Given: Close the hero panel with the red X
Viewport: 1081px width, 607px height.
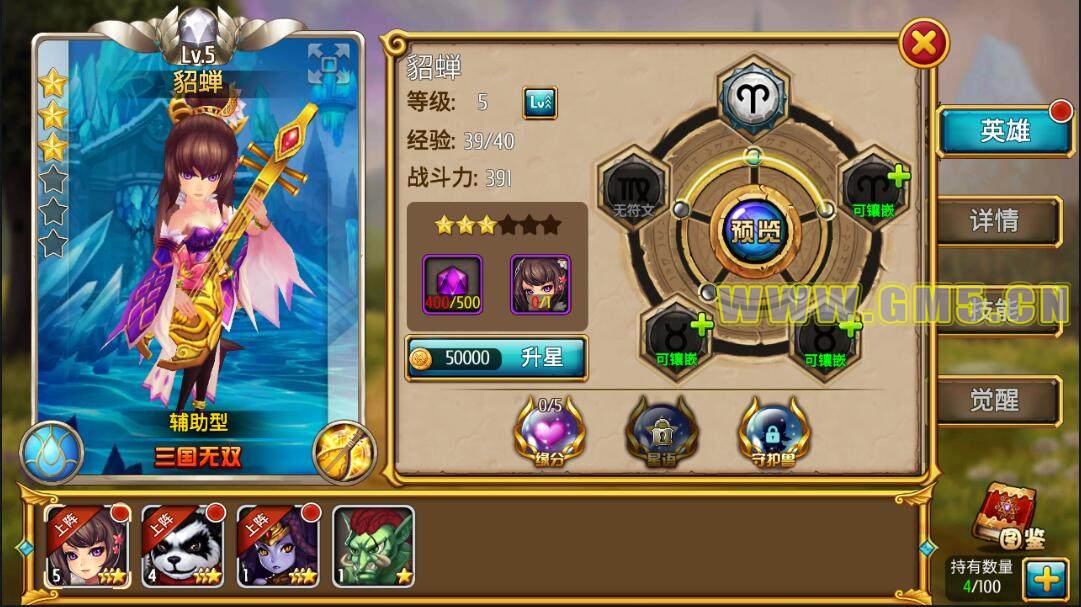Looking at the screenshot, I should (924, 45).
